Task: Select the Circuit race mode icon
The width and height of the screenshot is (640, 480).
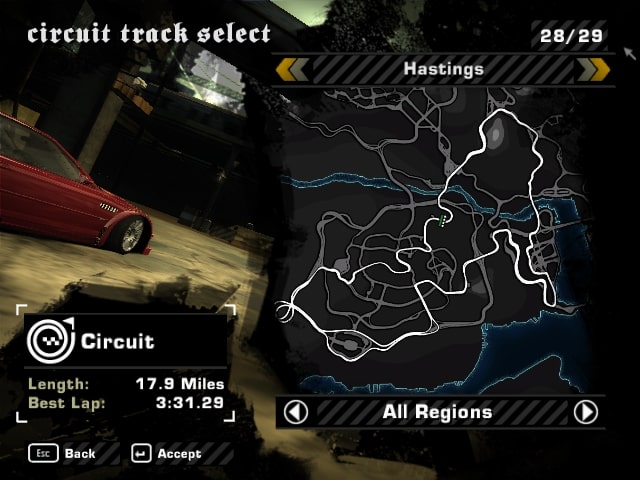Action: pos(46,341)
